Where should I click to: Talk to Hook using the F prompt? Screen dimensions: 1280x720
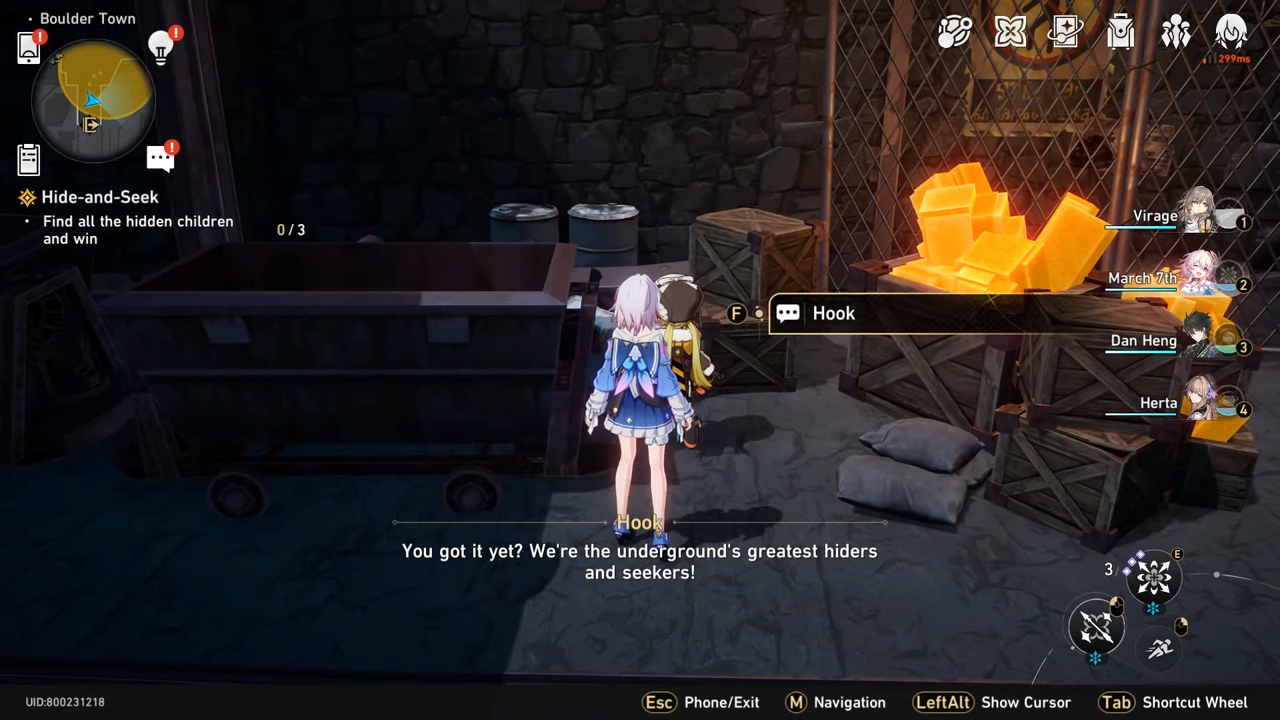[x=736, y=313]
